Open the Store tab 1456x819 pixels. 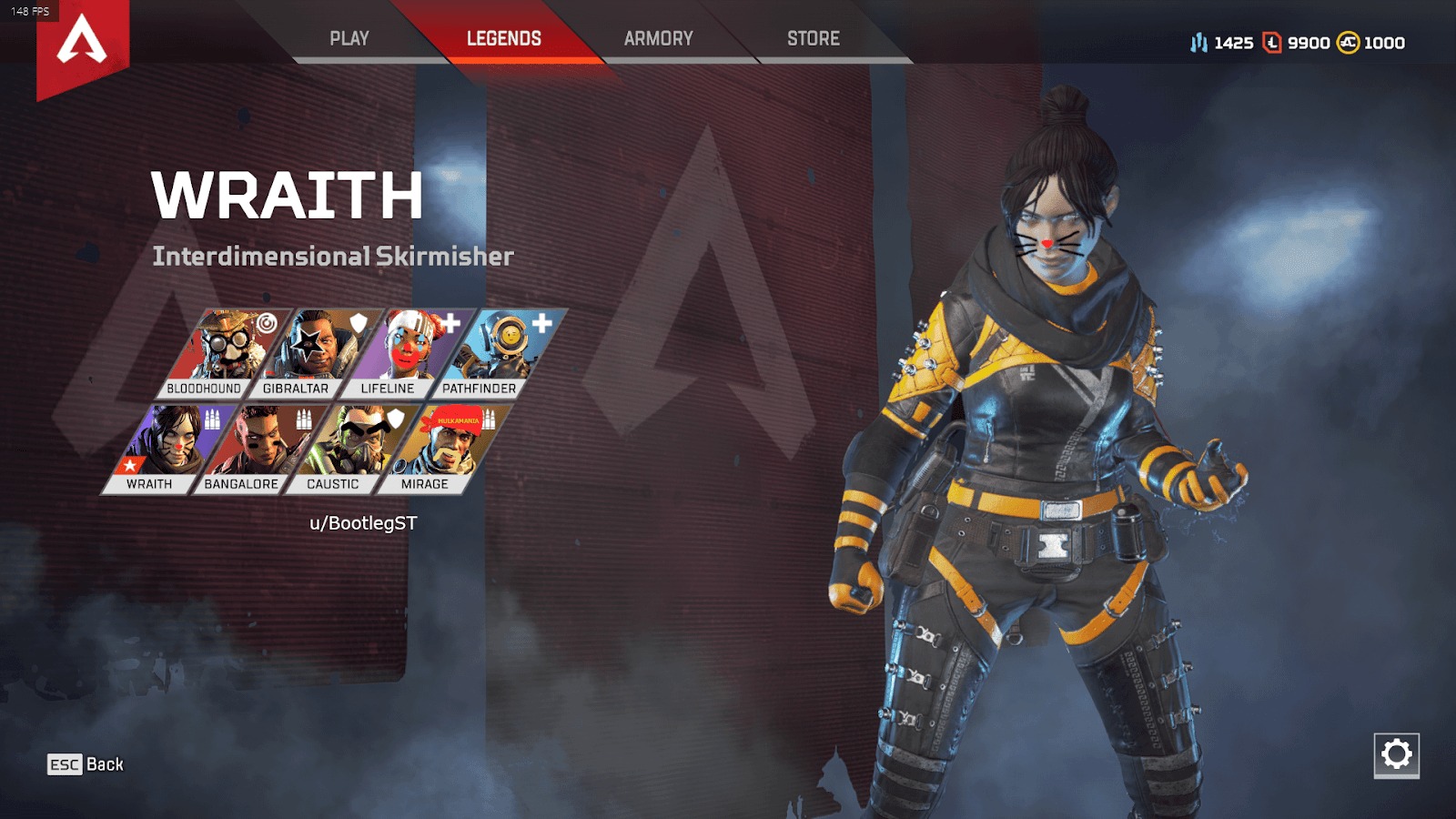[x=813, y=38]
